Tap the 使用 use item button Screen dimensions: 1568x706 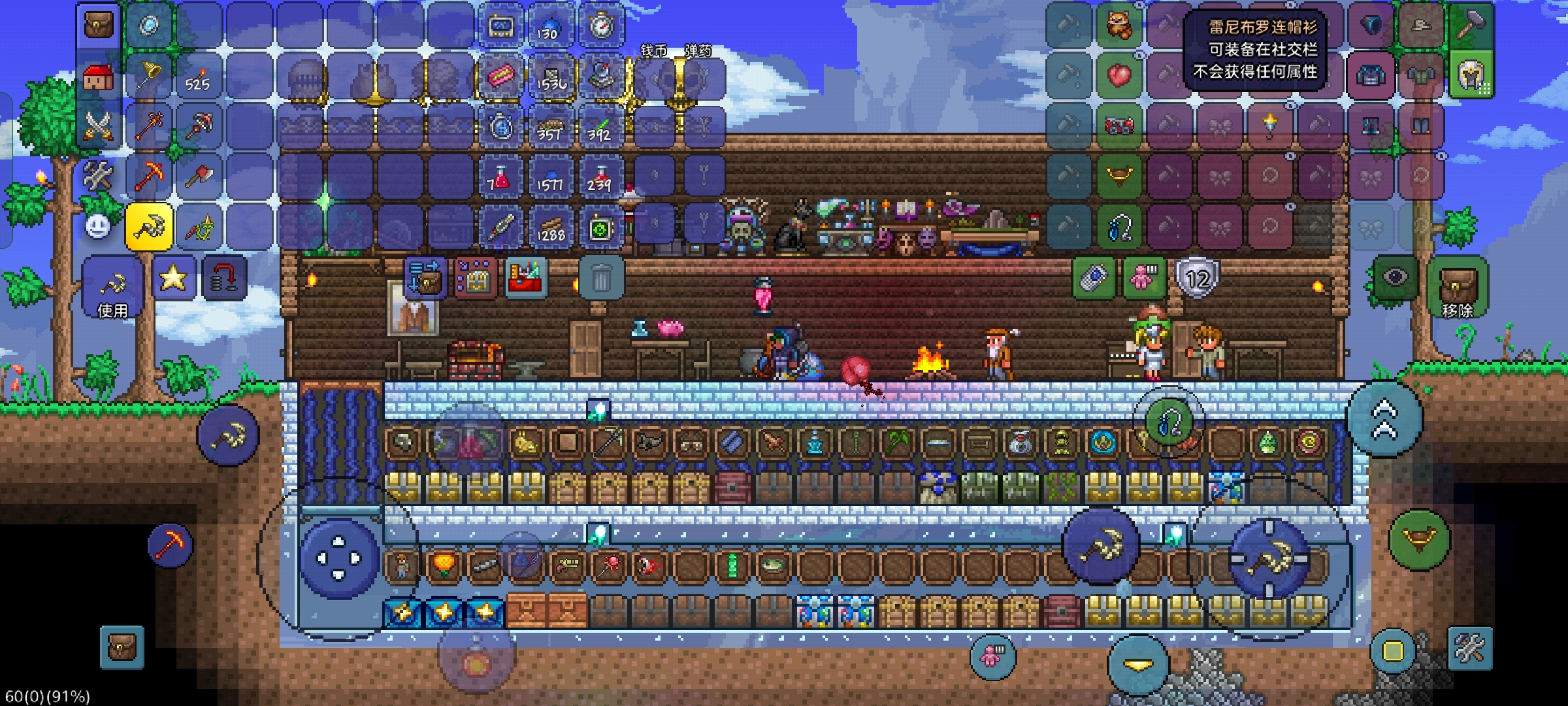[112, 288]
